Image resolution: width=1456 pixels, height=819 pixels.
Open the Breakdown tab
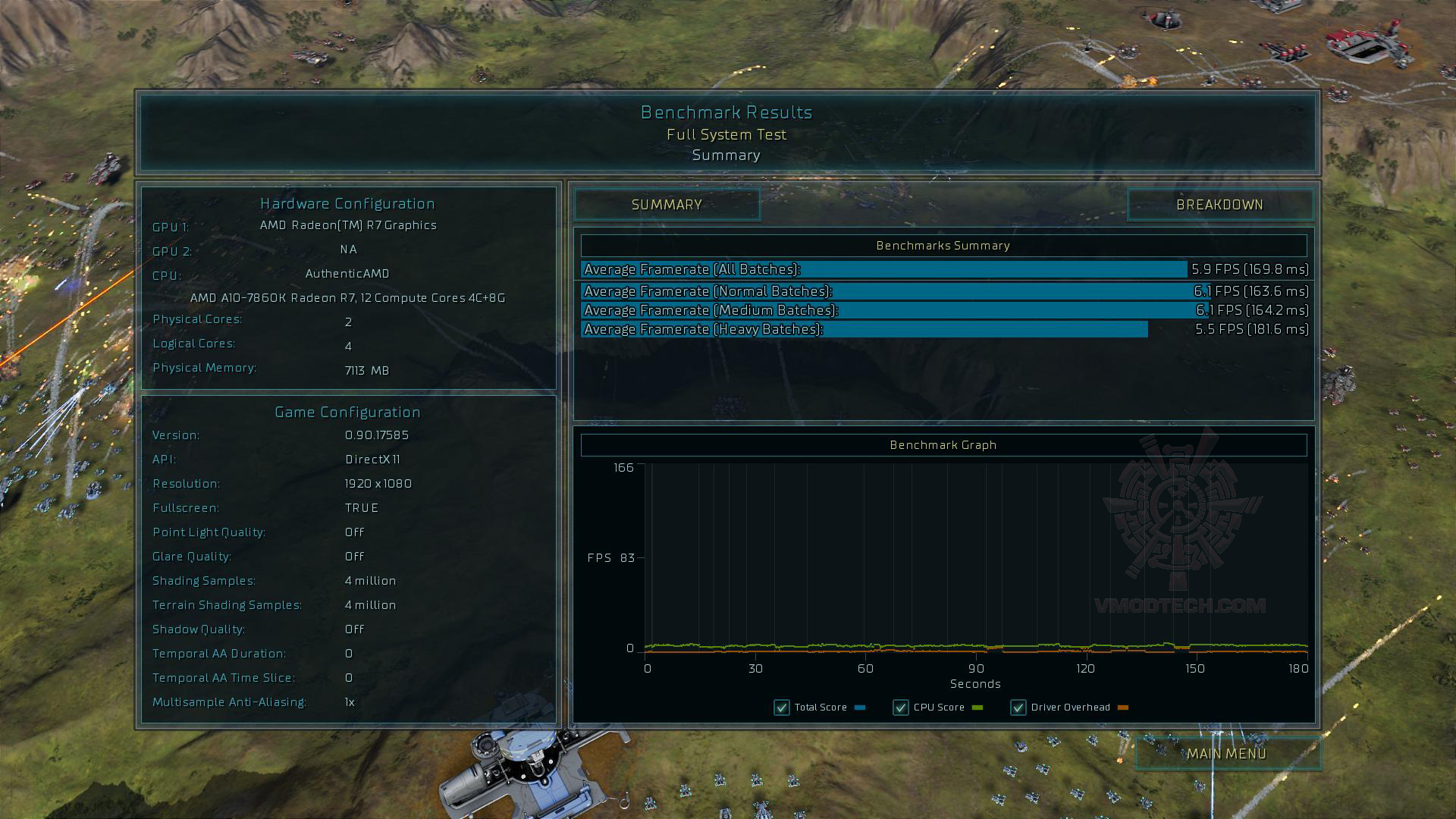(x=1219, y=205)
